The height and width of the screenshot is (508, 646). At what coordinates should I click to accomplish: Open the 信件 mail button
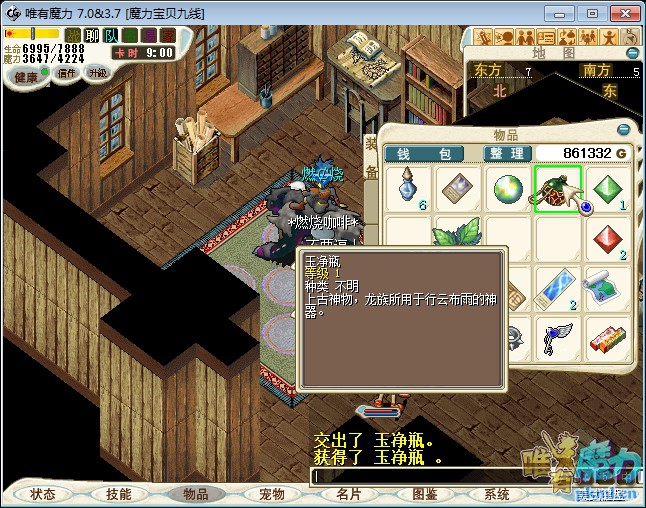pos(67,73)
